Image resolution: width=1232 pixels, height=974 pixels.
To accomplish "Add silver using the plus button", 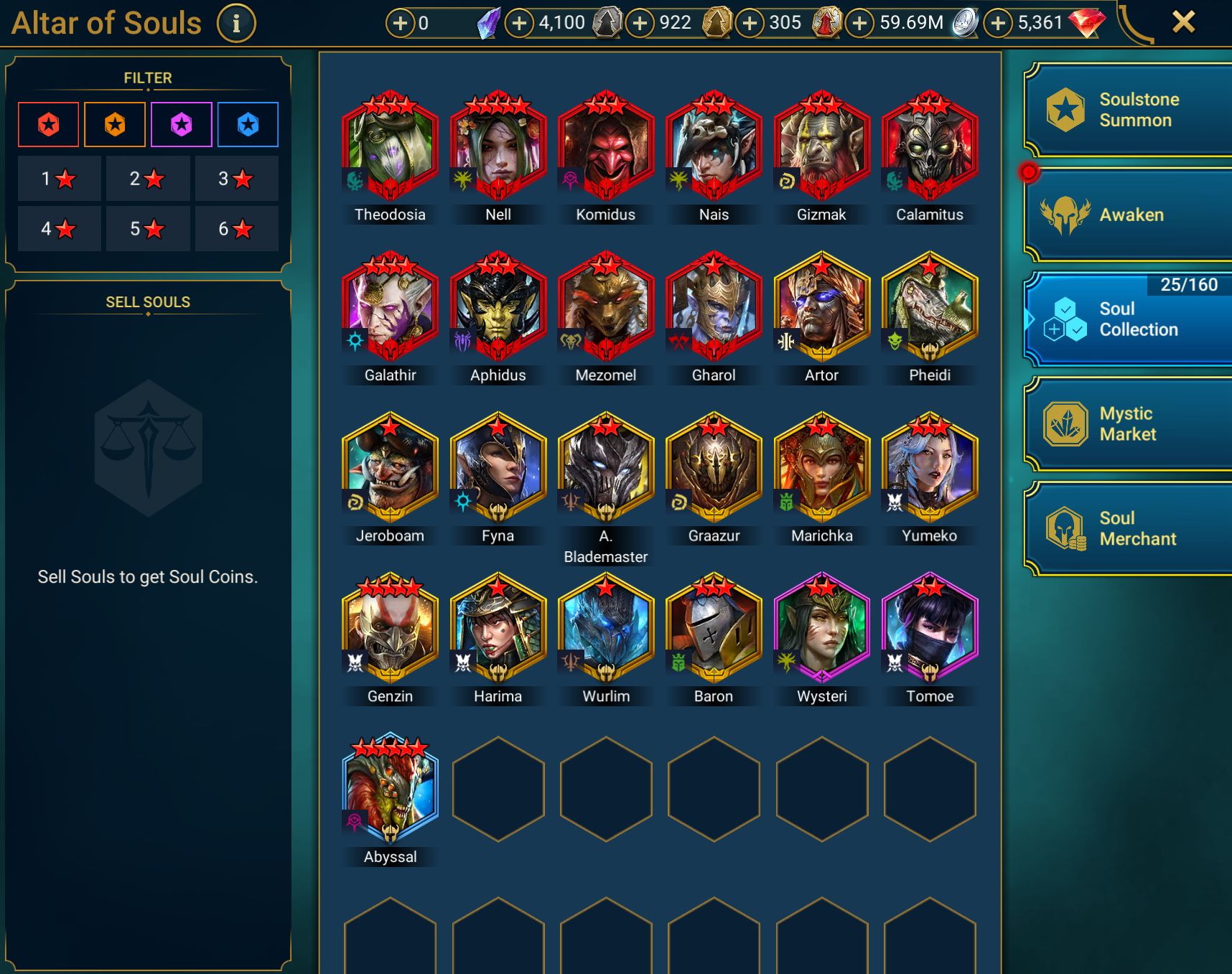I will 859,23.
